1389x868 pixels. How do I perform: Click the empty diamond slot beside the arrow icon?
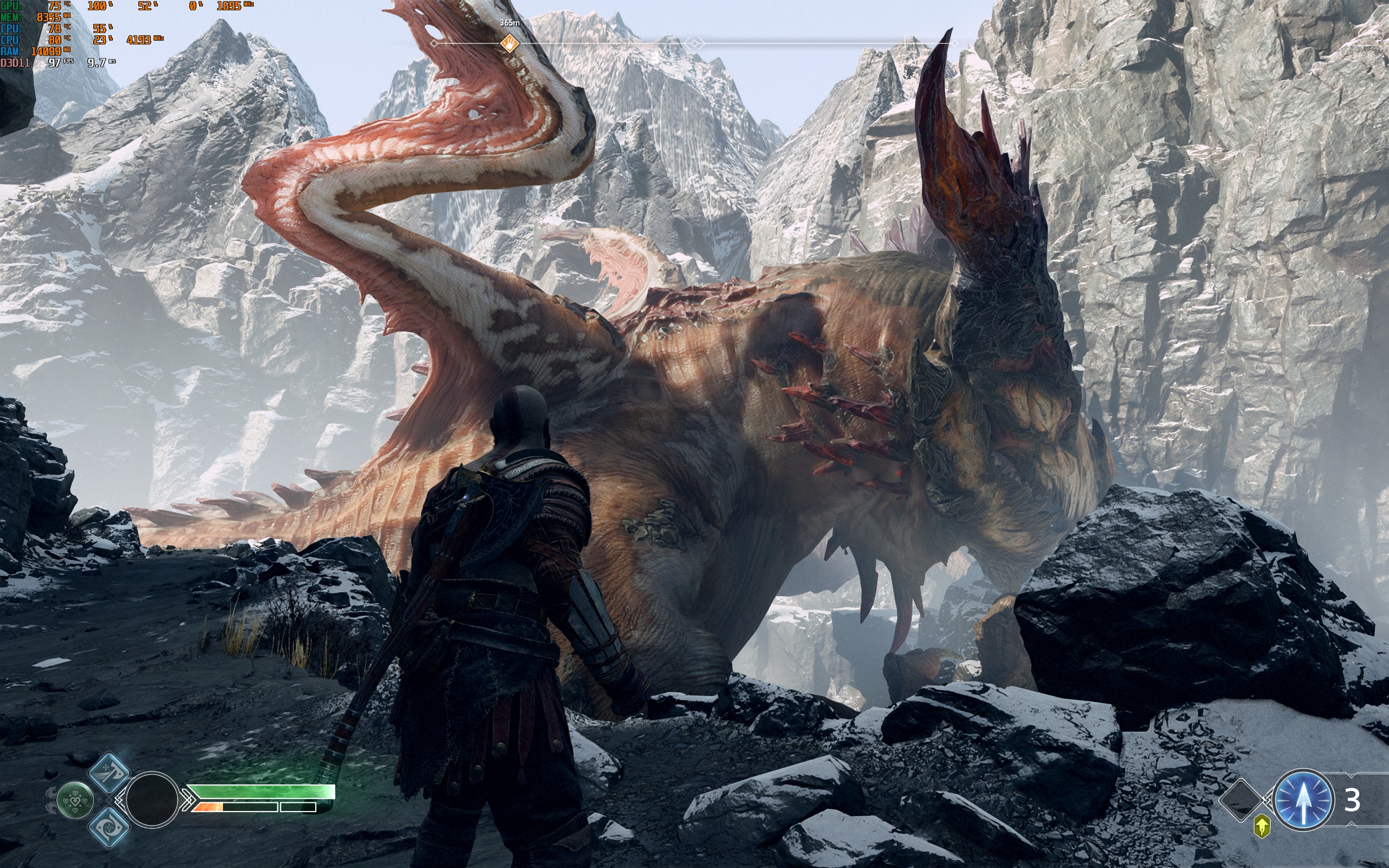click(x=1240, y=800)
